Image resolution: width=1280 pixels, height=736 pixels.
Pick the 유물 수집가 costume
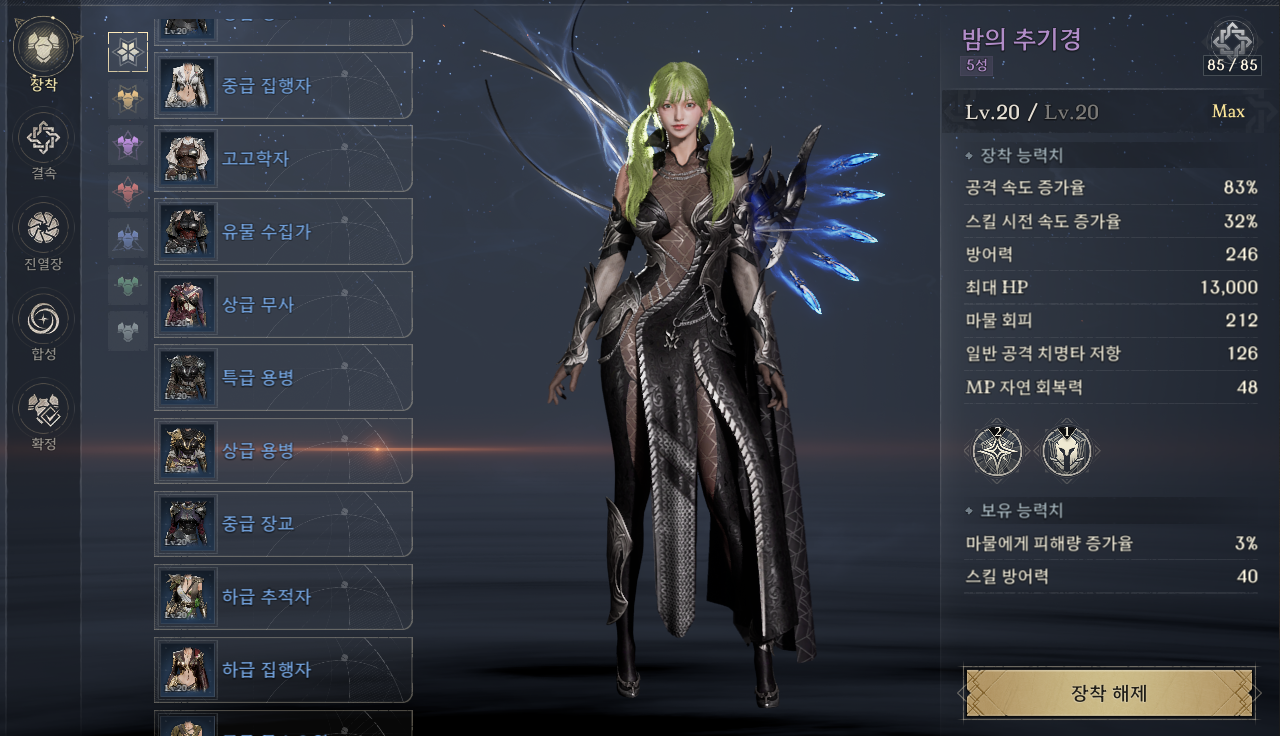click(x=283, y=232)
